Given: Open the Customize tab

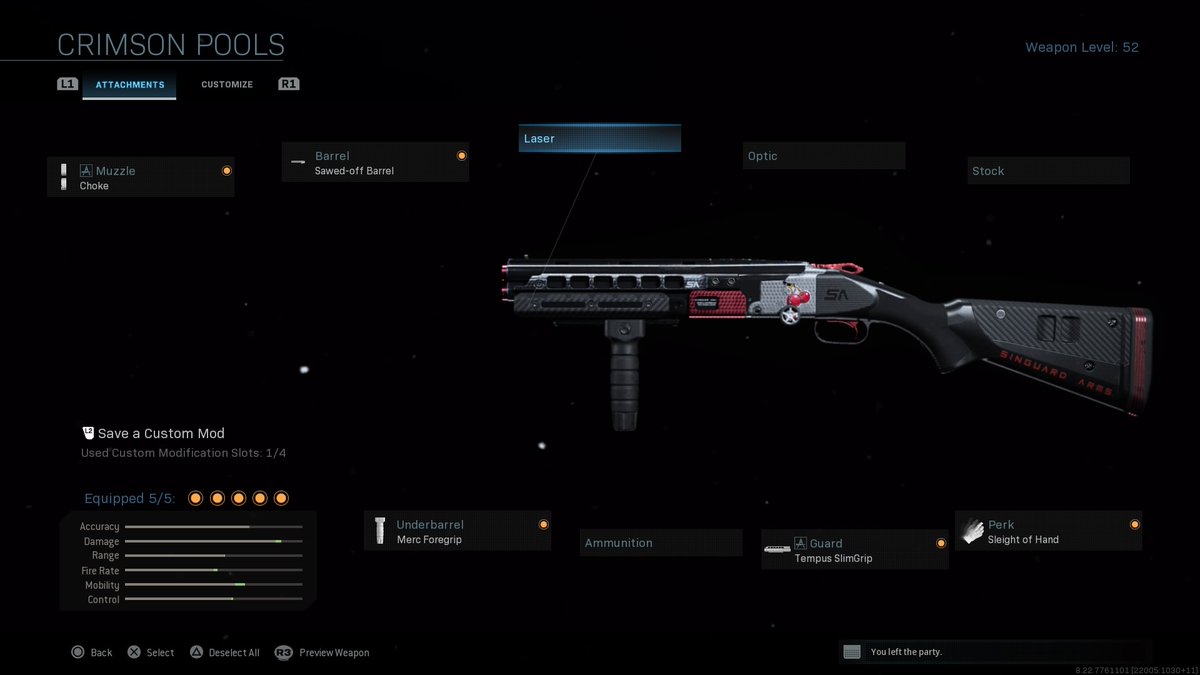Looking at the screenshot, I should [x=227, y=85].
